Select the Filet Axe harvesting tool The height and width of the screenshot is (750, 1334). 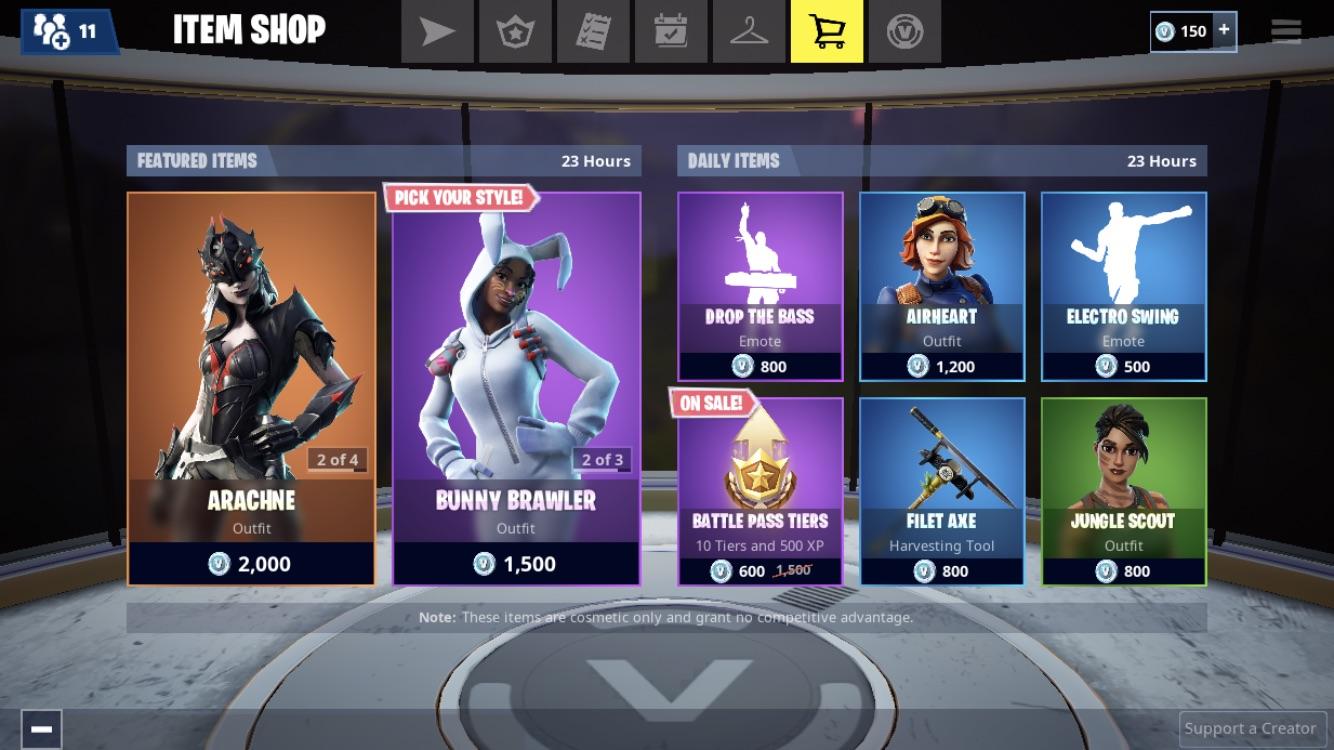pos(941,490)
